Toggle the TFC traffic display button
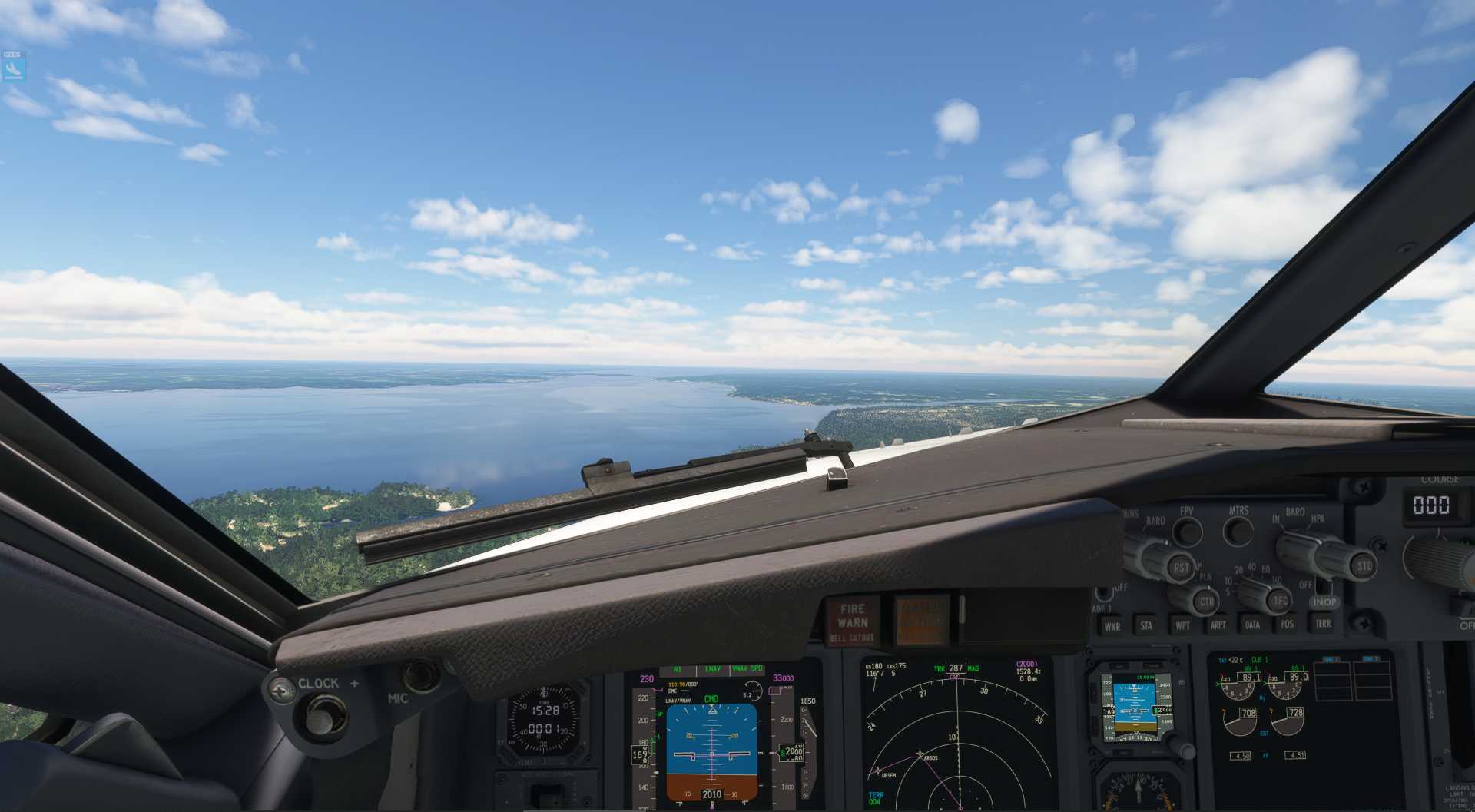Image resolution: width=1475 pixels, height=812 pixels. (1279, 600)
